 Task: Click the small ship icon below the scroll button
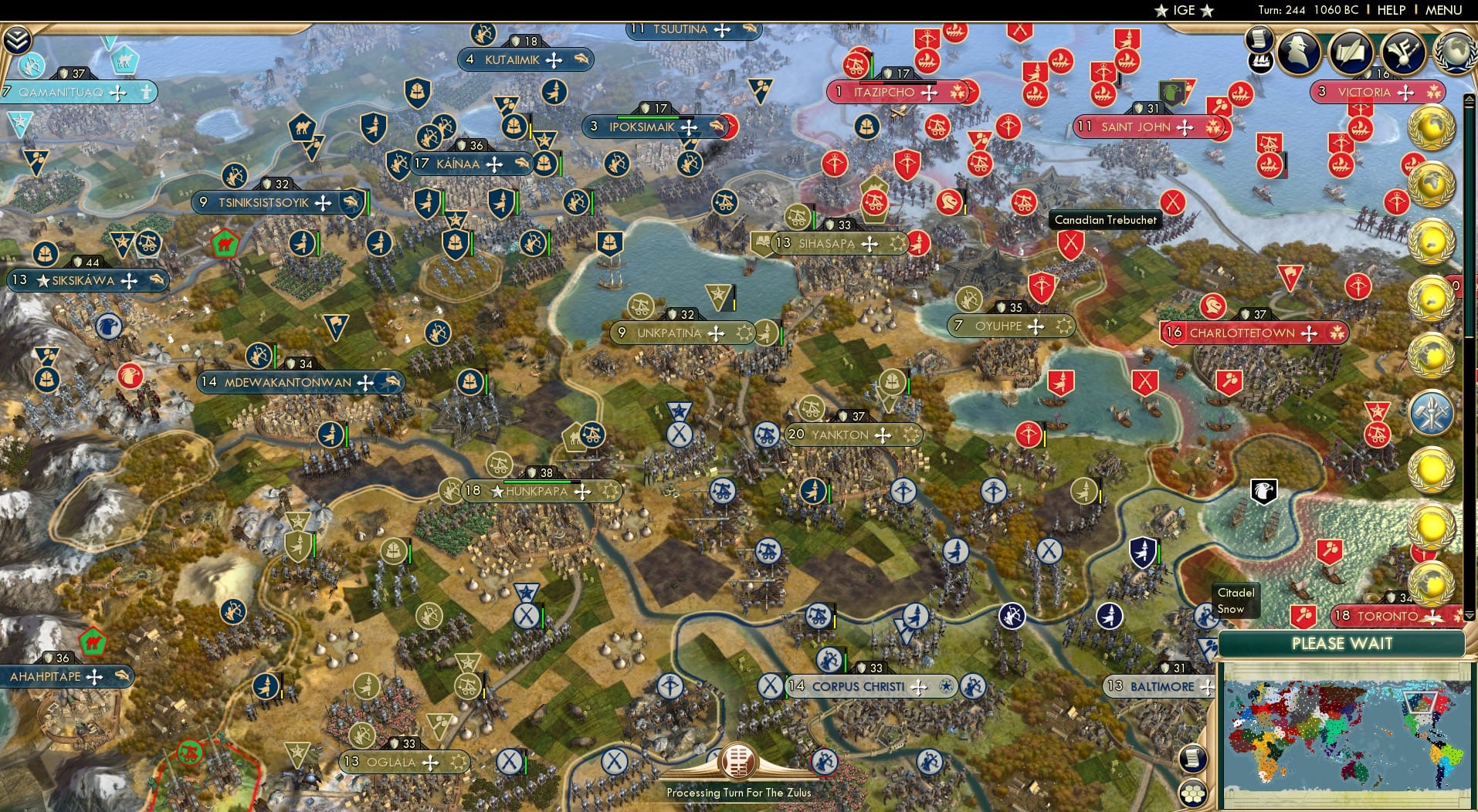(1262, 62)
